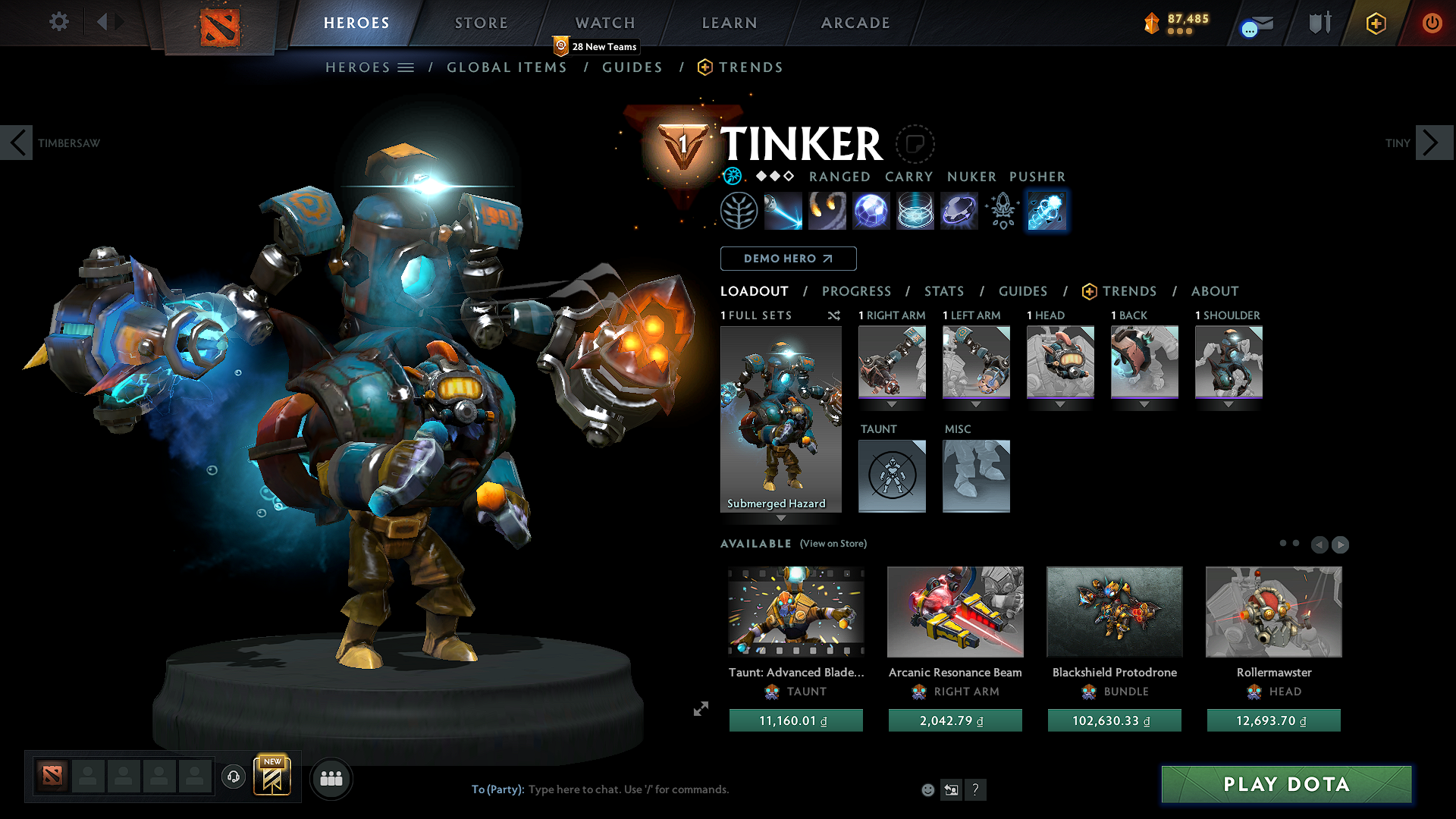Viewport: 1456px width, 819px height.
Task: Toggle the shuffle full sets icon
Action: [x=834, y=315]
